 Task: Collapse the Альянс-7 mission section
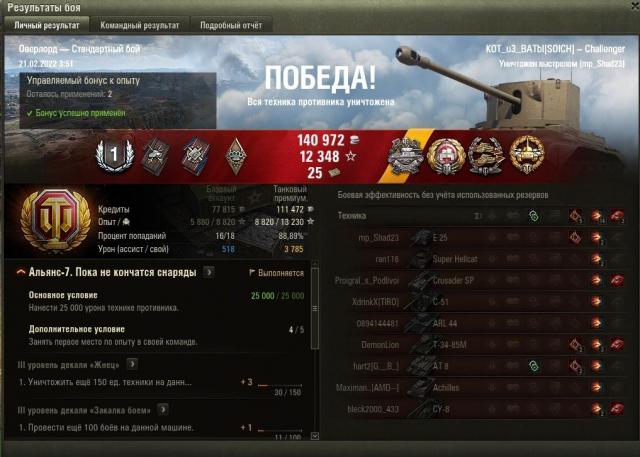(21, 272)
